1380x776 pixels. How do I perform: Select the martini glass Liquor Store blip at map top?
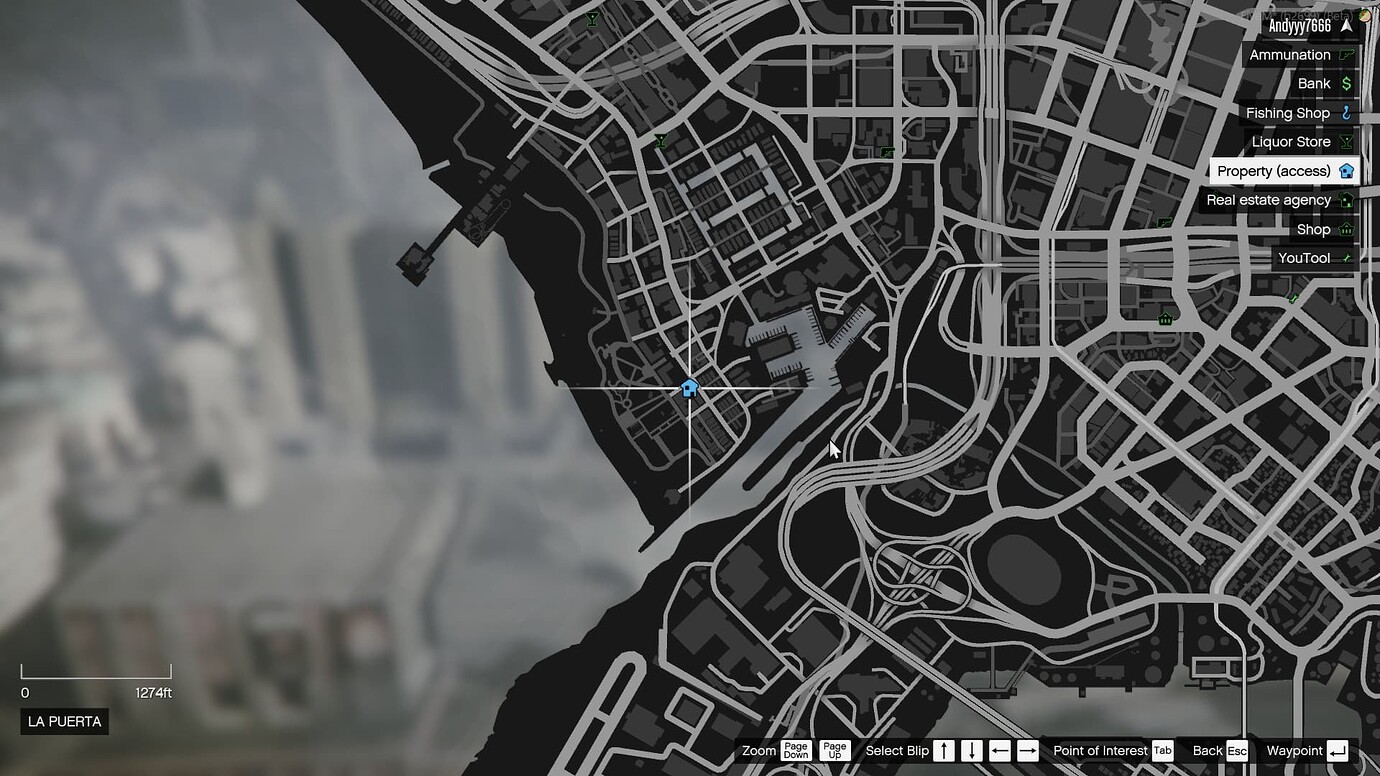592,19
